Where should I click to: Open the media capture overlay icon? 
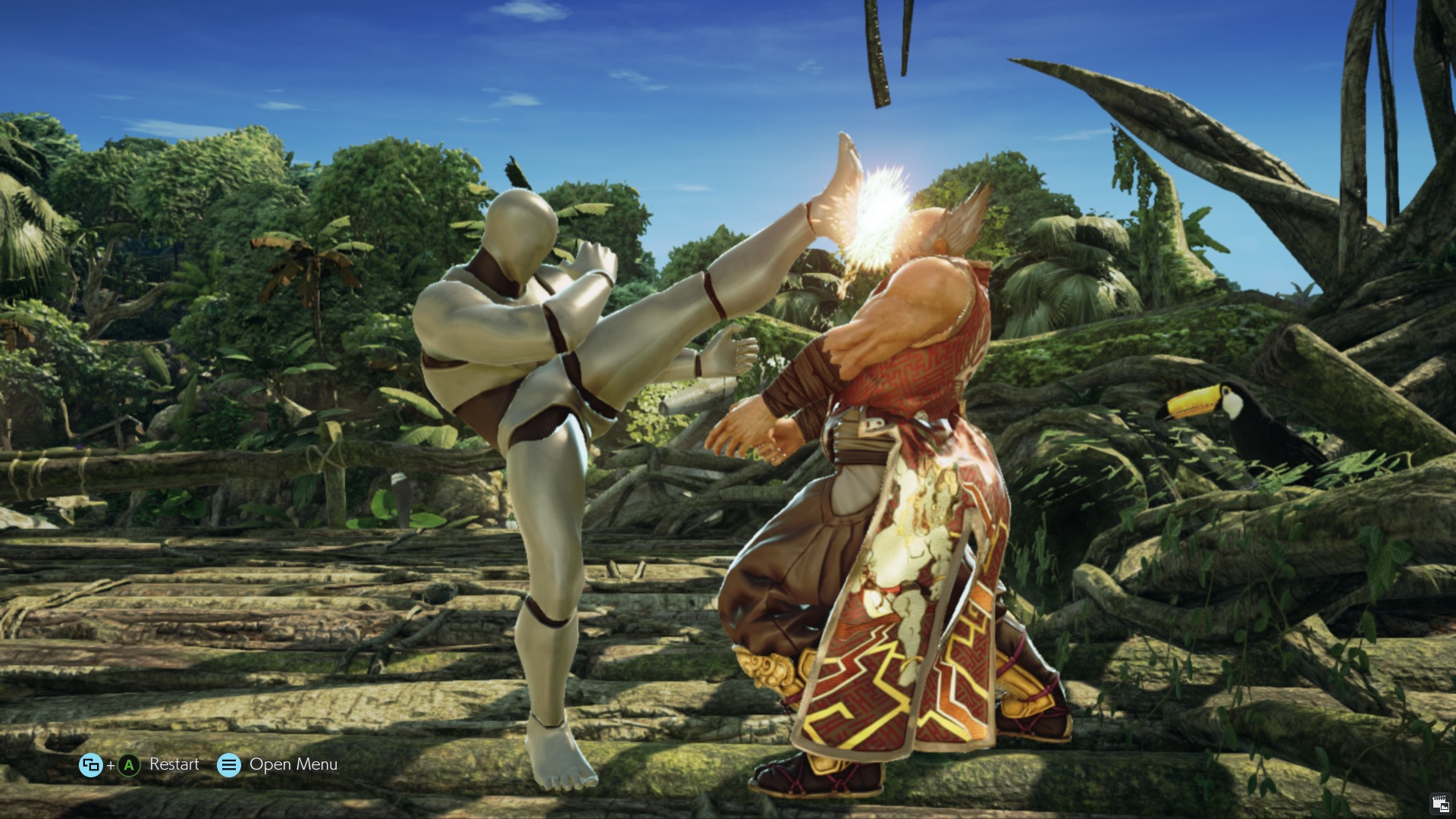pyautogui.click(x=1440, y=803)
